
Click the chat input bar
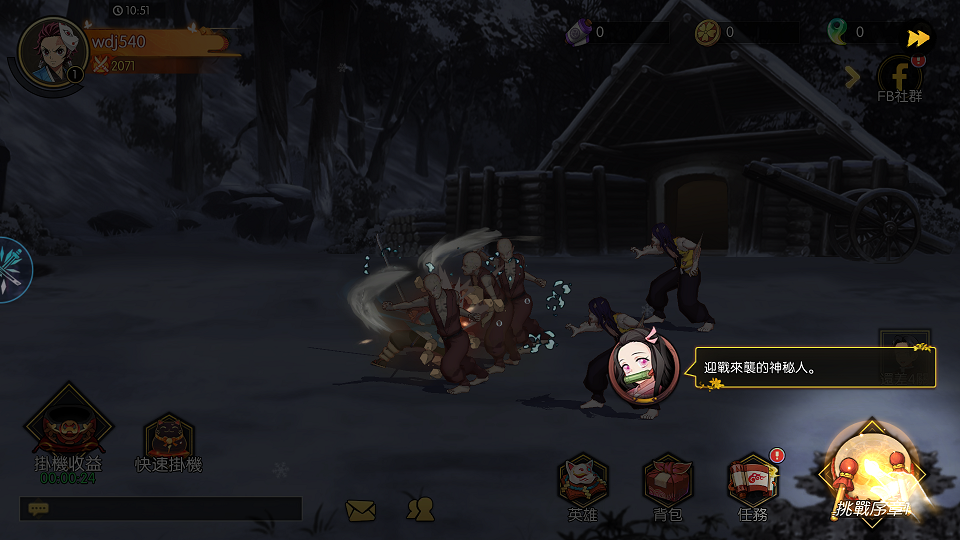coord(160,509)
